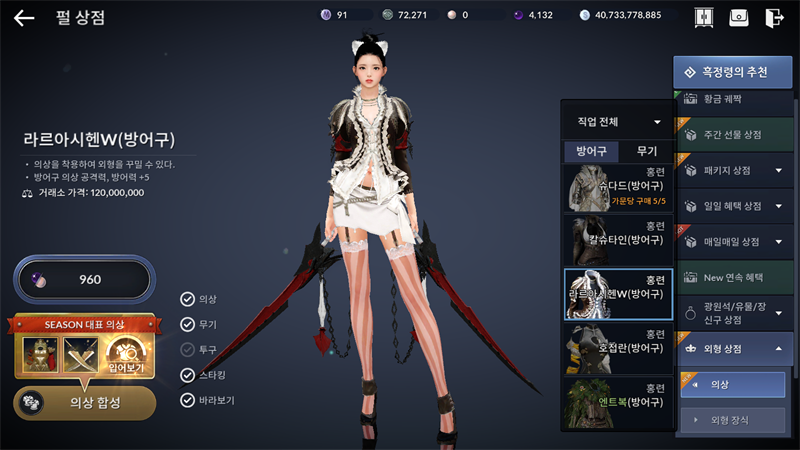
Task: Open the 직업 전체 class filter dropdown
Action: pos(618,122)
